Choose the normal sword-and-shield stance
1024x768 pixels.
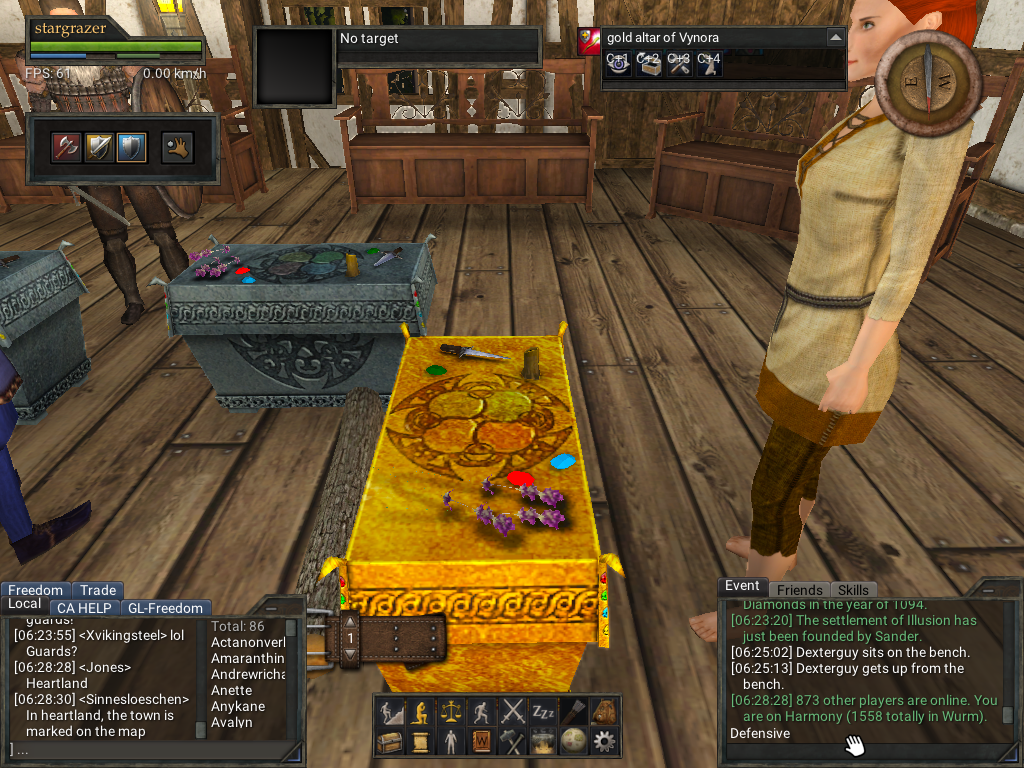pyautogui.click(x=100, y=148)
